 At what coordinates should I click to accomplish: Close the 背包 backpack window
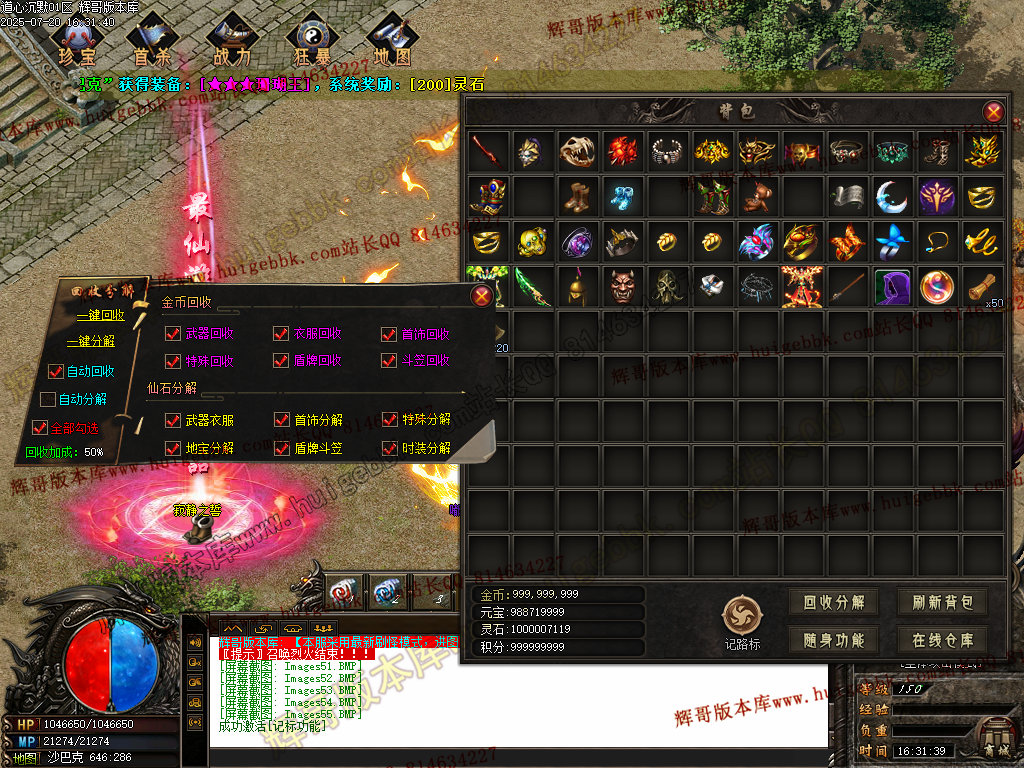tap(993, 112)
